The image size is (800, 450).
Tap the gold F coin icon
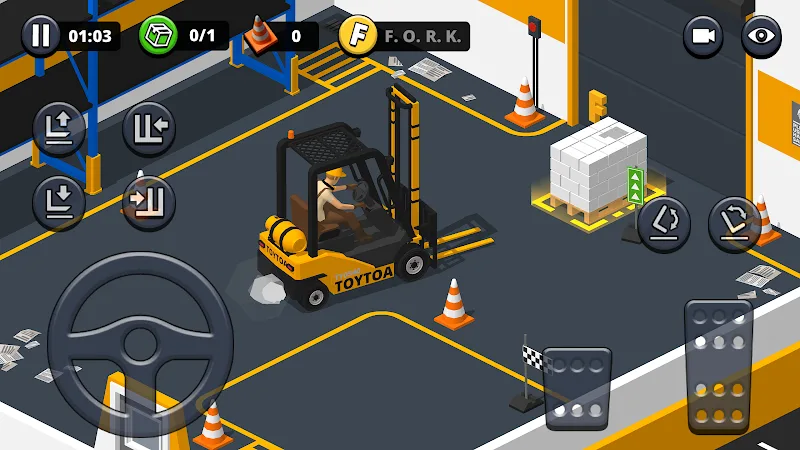tap(357, 36)
